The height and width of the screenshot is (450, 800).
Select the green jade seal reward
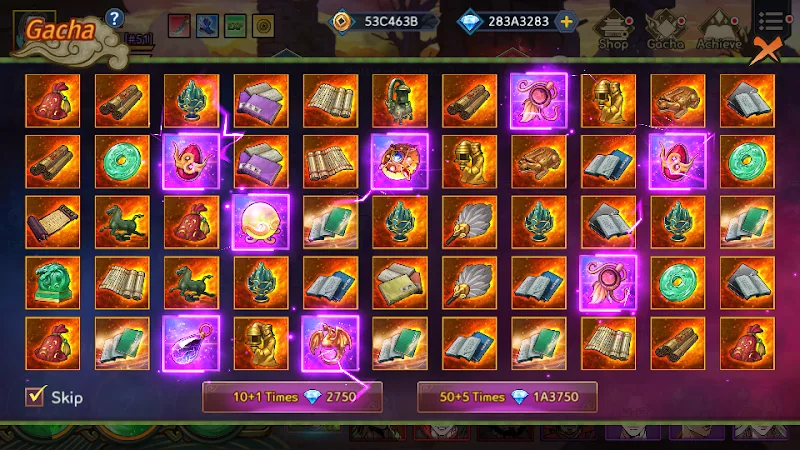point(52,283)
